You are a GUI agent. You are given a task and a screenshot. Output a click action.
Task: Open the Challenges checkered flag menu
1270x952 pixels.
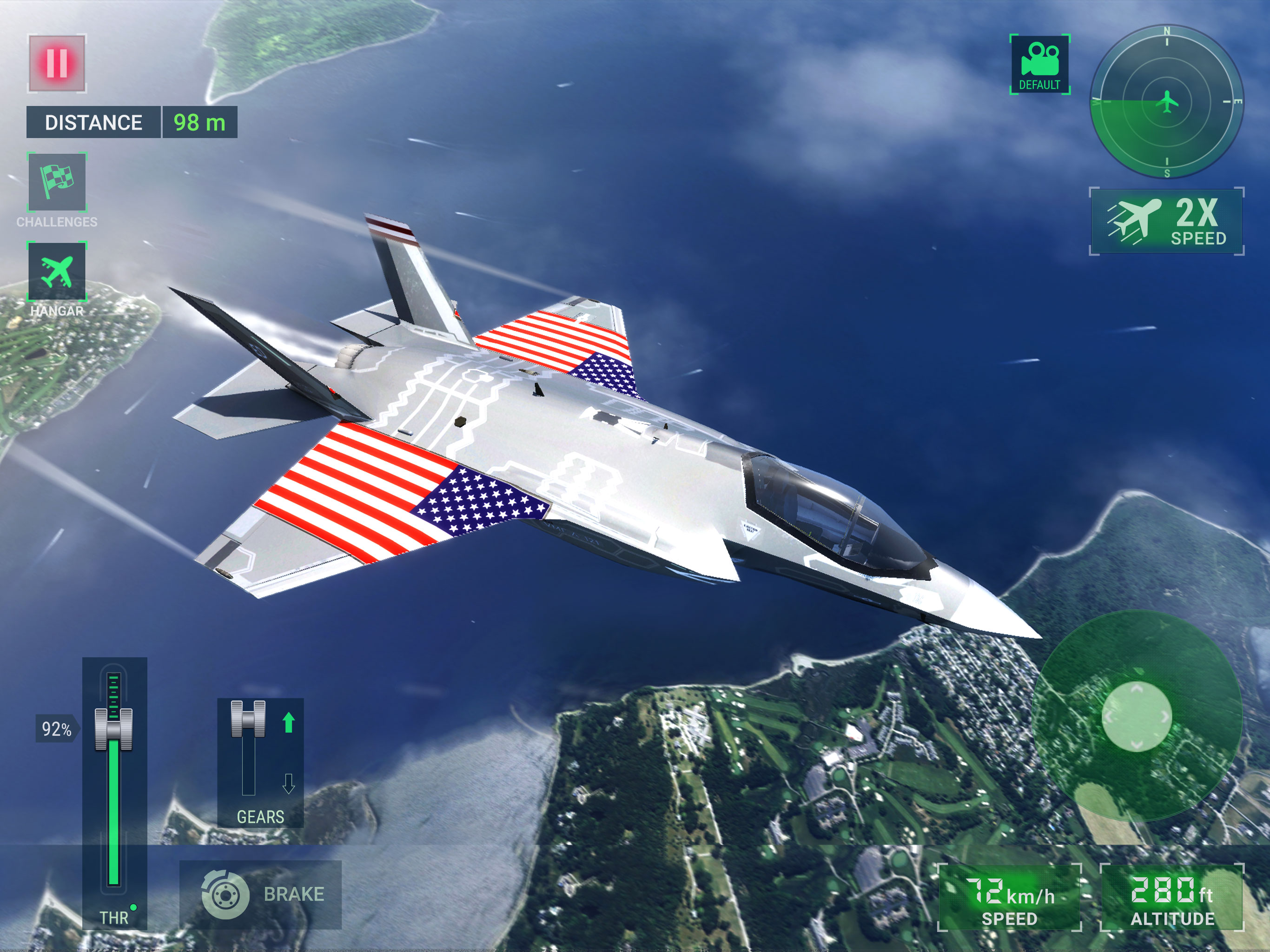coord(57,182)
